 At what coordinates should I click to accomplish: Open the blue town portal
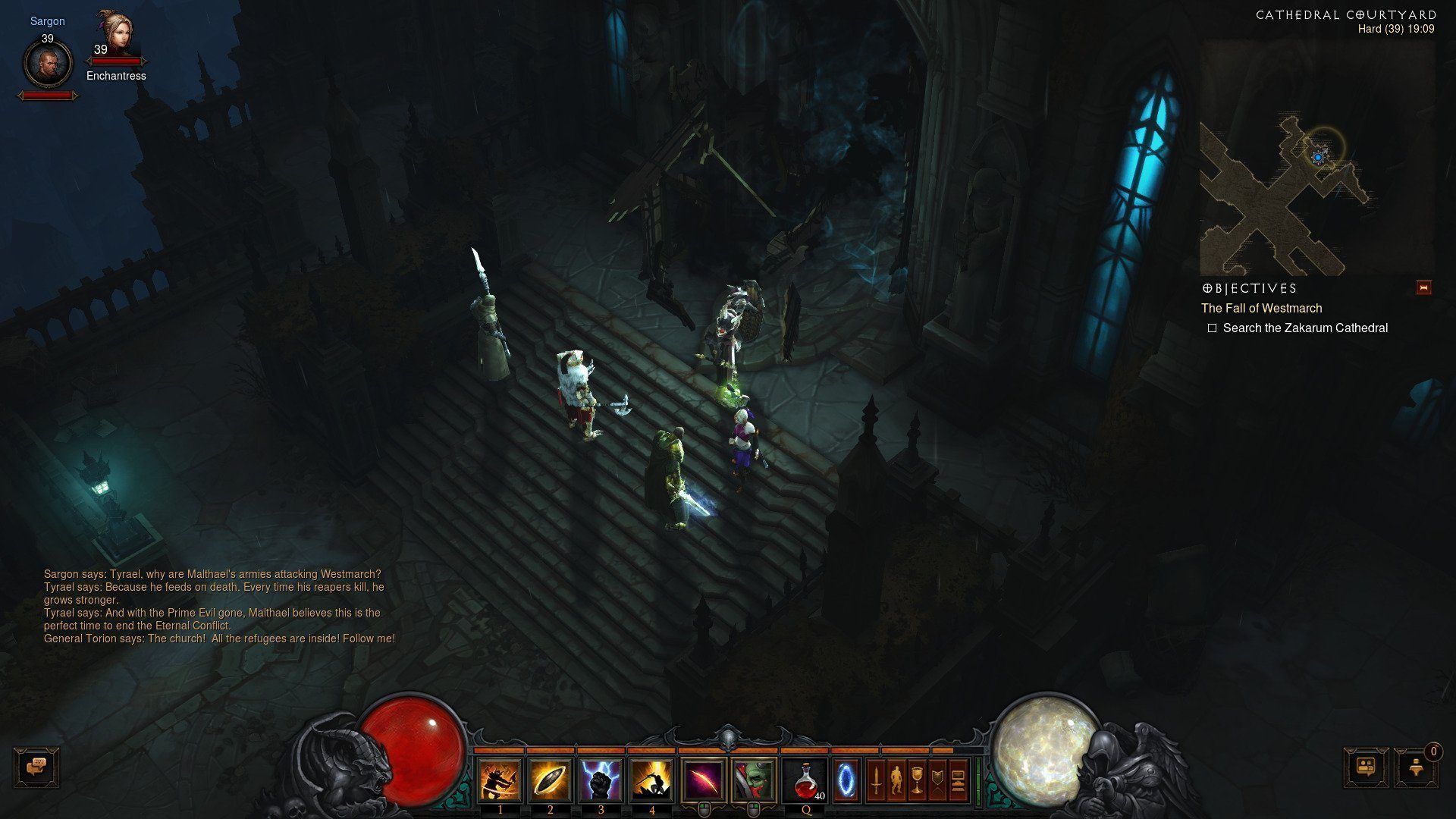[846, 780]
